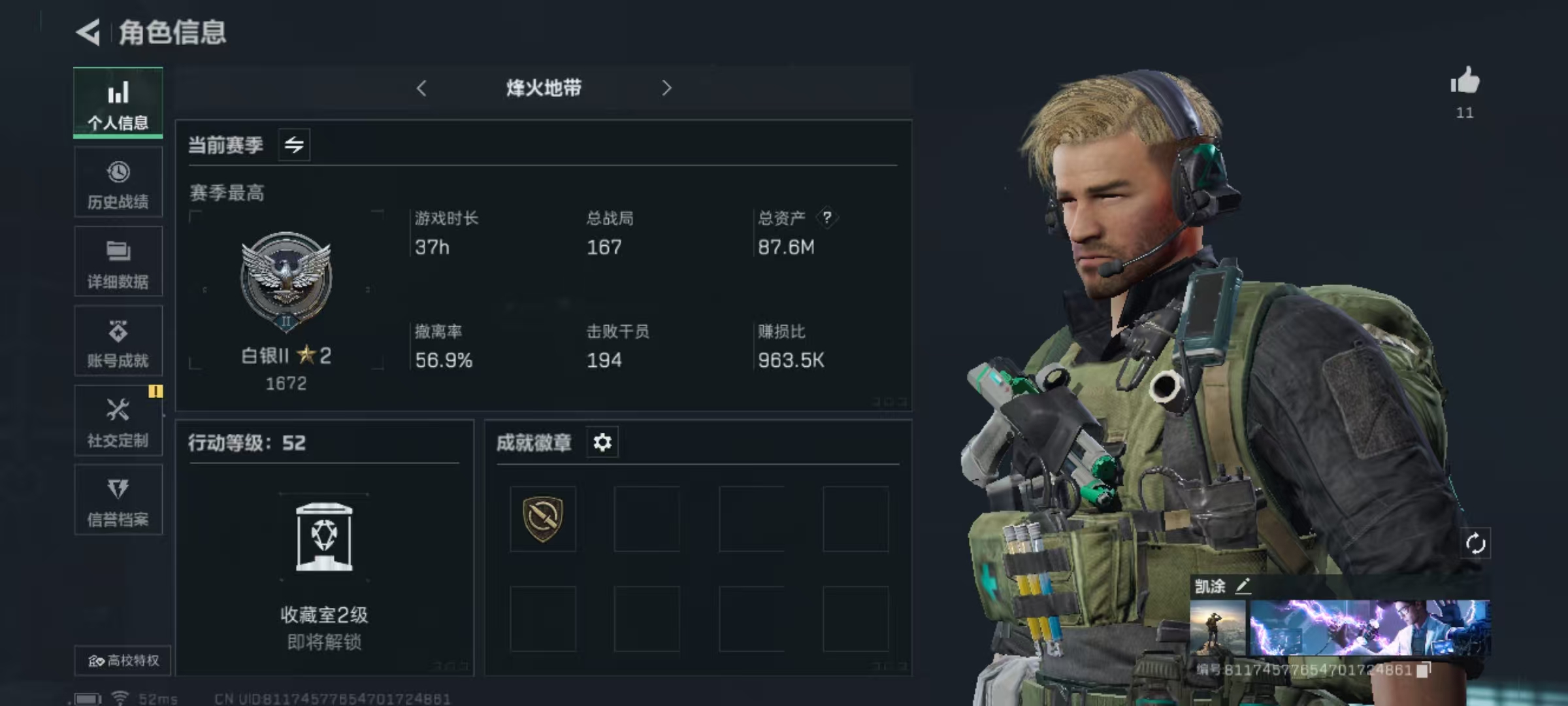This screenshot has height=706, width=1568.
Task: Switch to the next mode with the right arrow
Action: coord(666,88)
